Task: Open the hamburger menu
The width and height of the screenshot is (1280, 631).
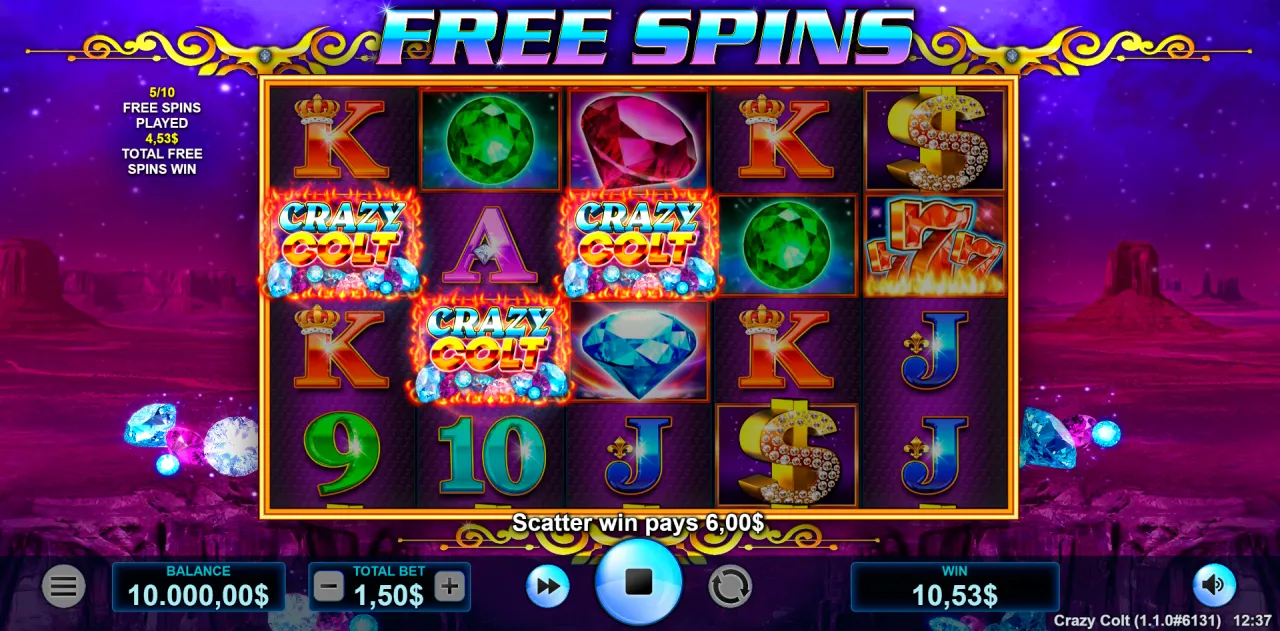Action: click(63, 587)
